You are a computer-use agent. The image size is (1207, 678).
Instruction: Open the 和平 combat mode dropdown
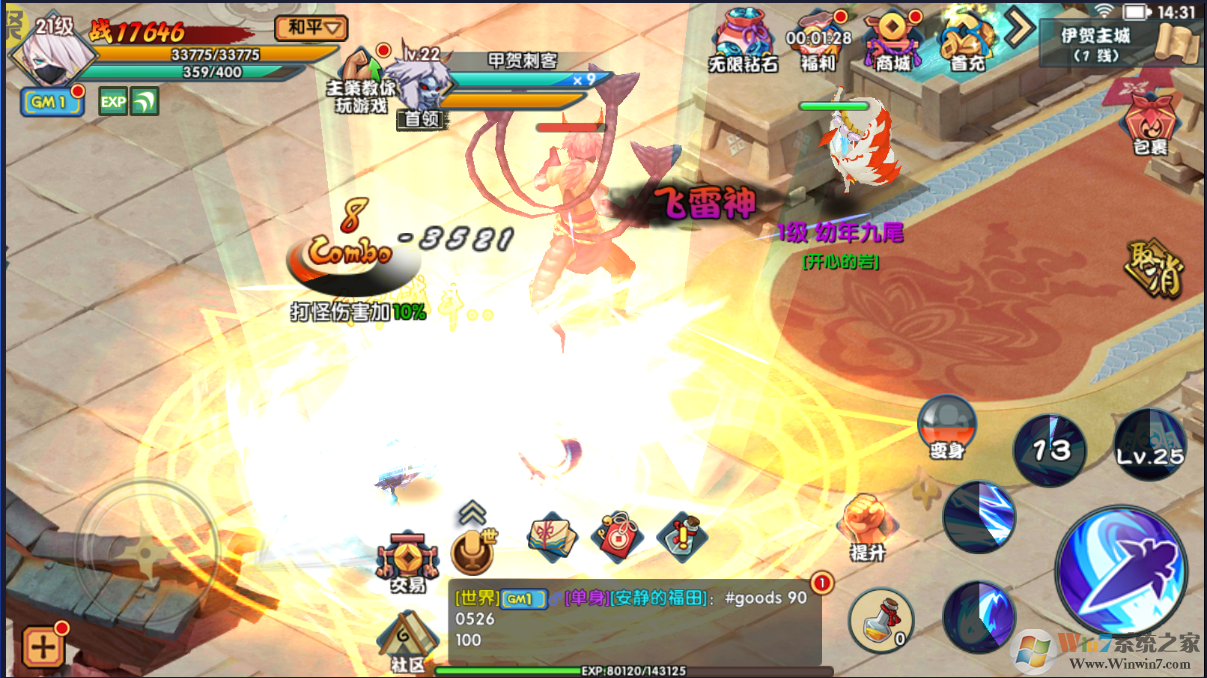coord(310,27)
